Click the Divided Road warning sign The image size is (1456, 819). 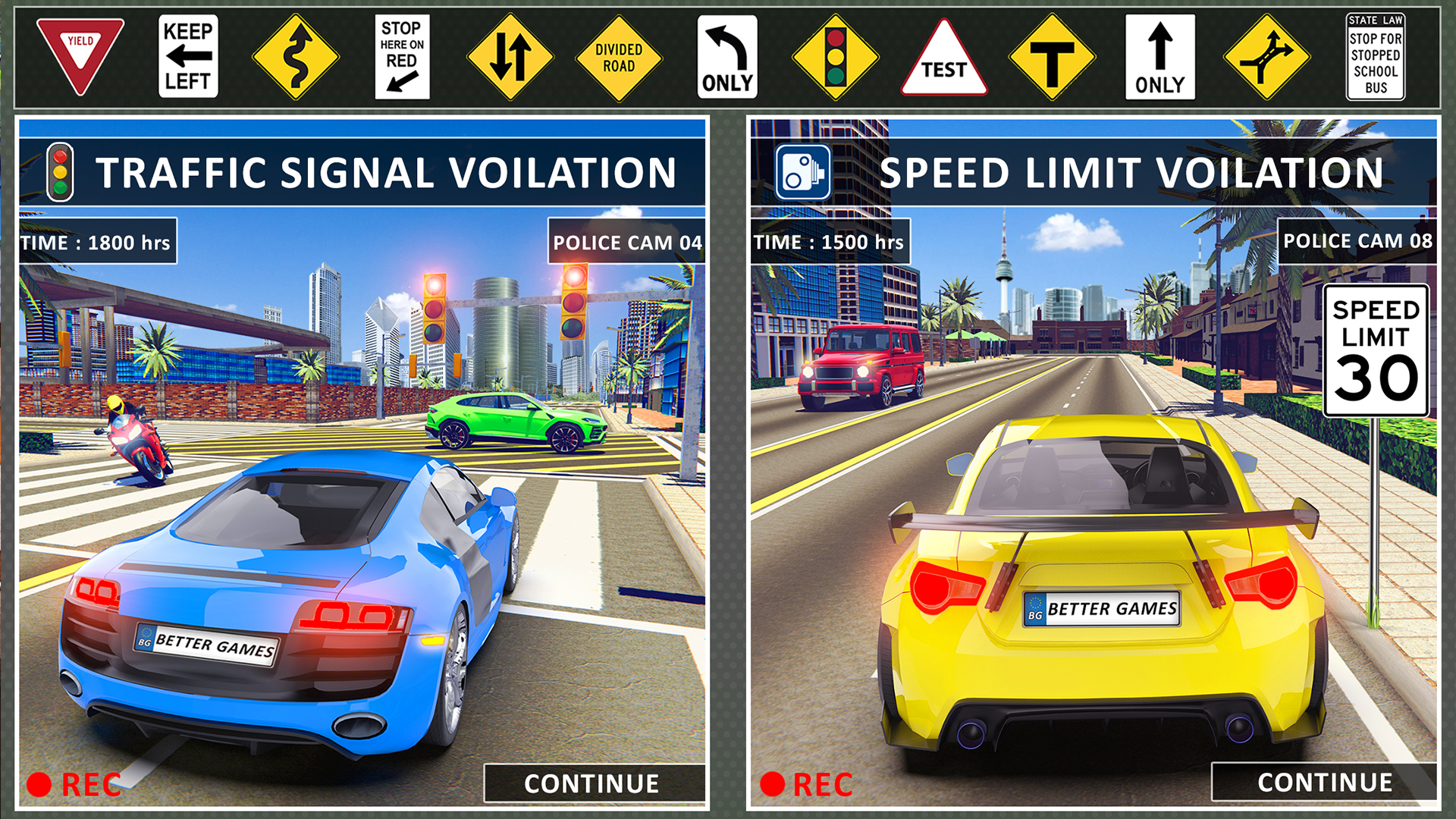tap(619, 55)
